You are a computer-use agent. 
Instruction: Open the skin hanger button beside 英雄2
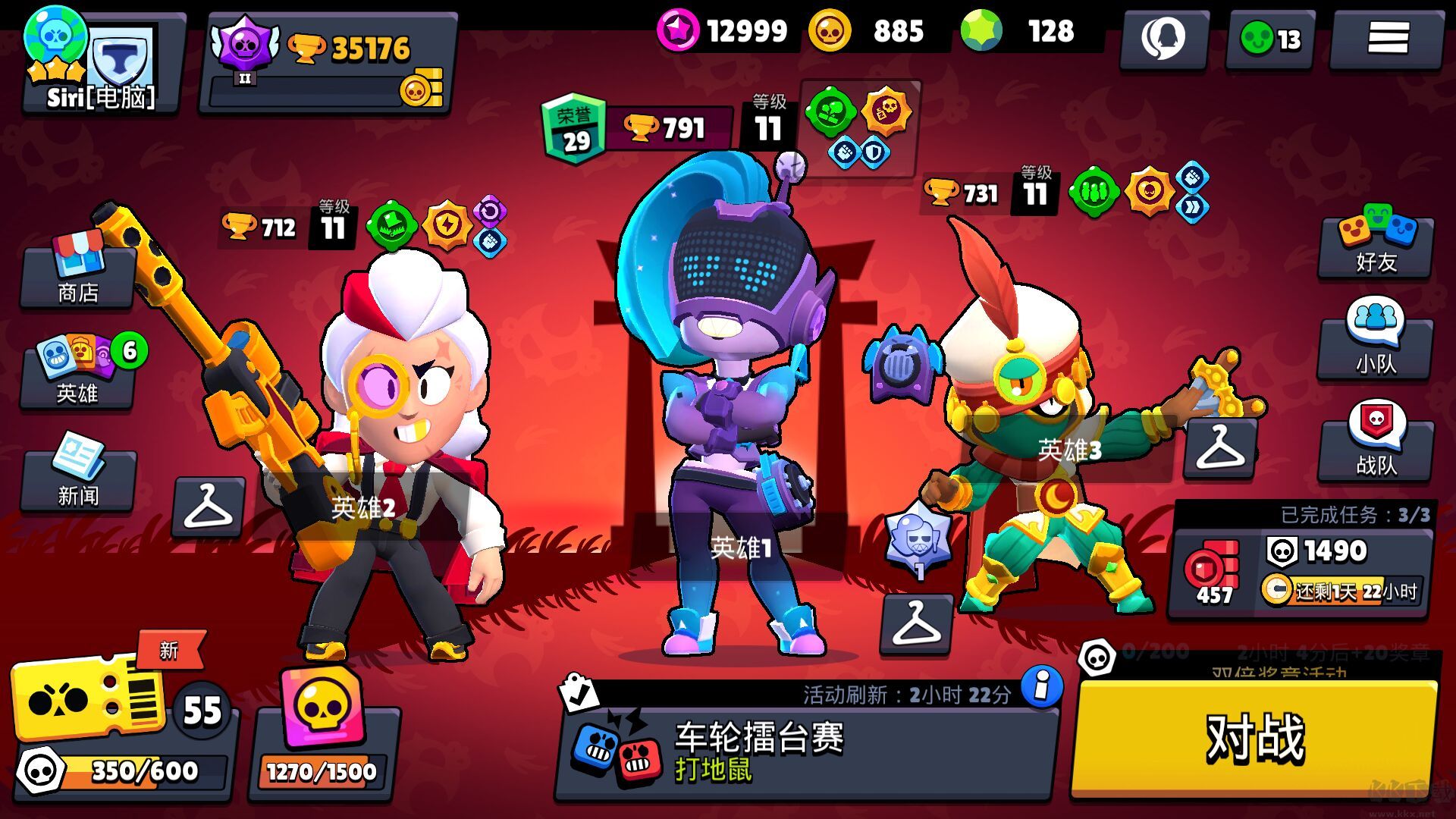point(208,507)
